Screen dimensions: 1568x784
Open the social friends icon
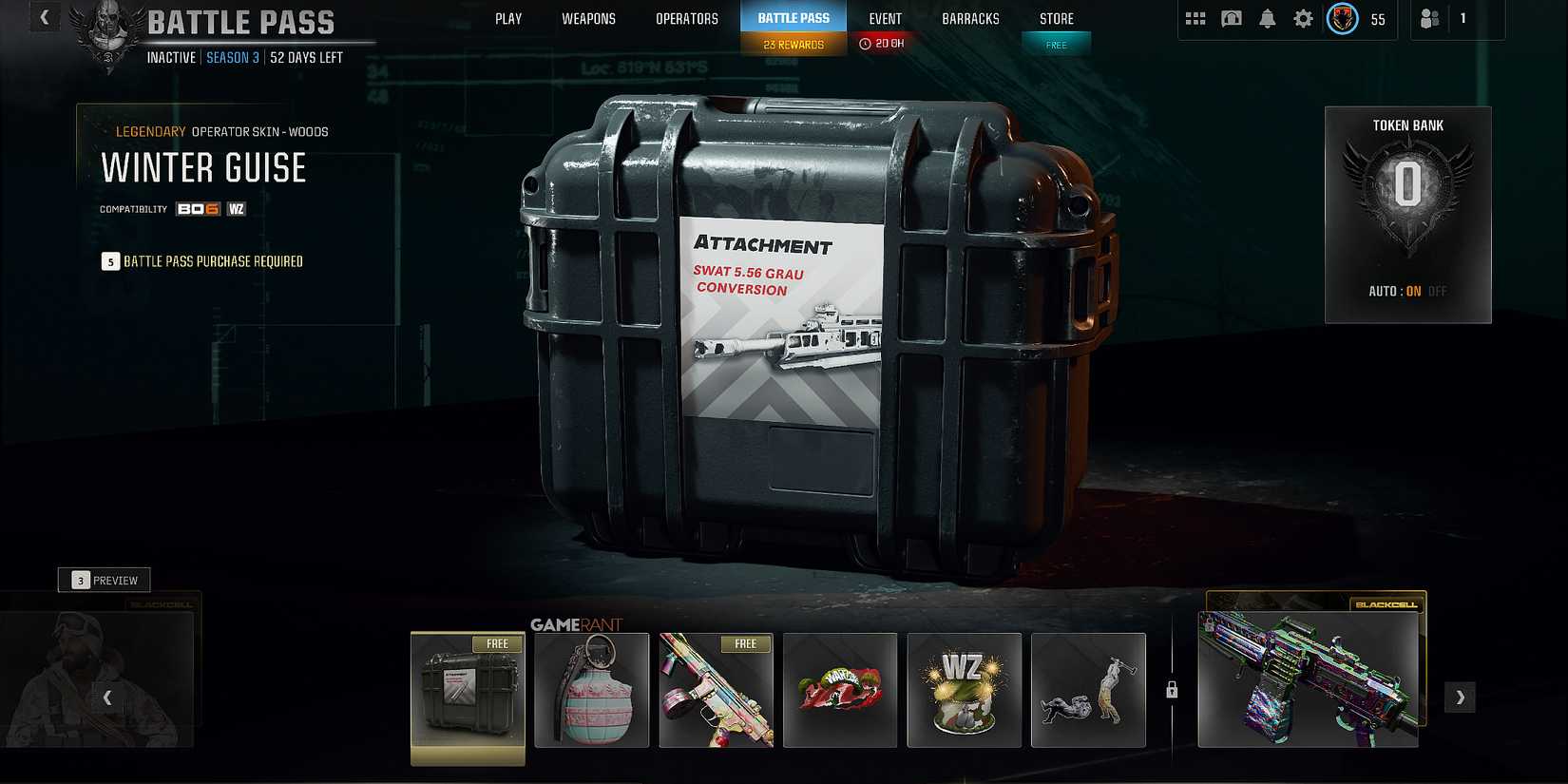pos(1431,18)
